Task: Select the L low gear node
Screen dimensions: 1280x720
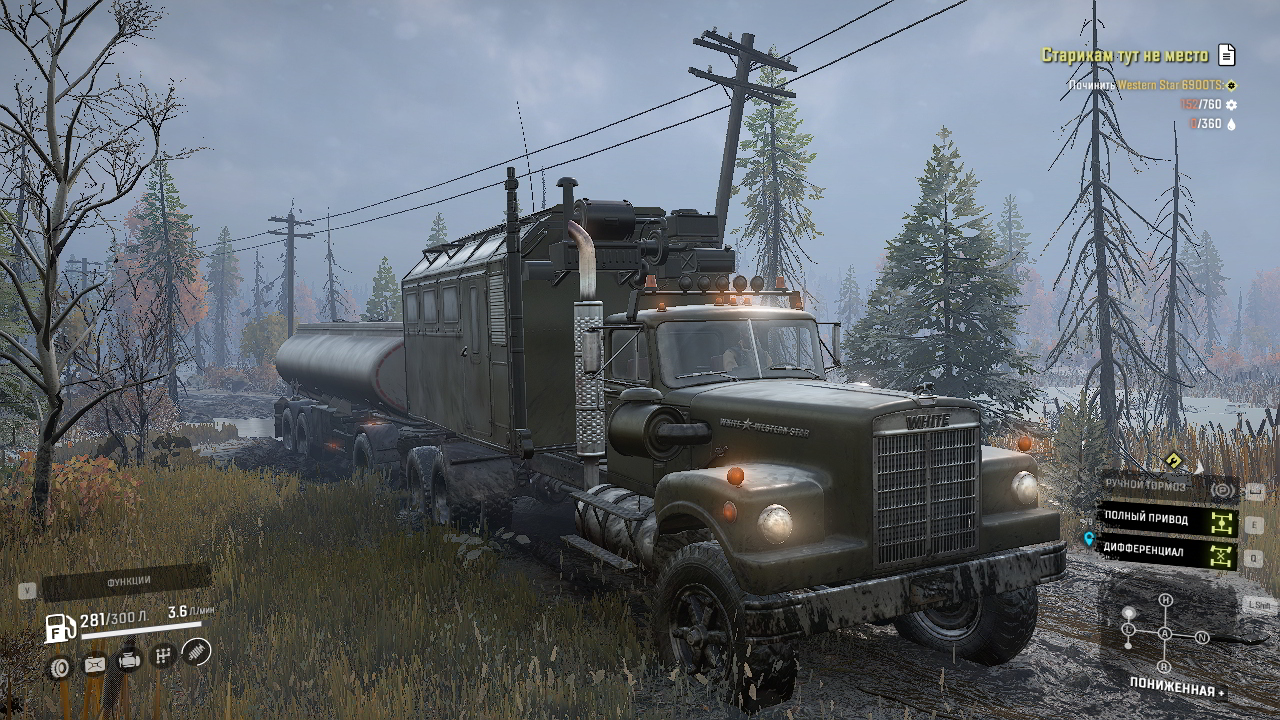Action: point(1129,630)
